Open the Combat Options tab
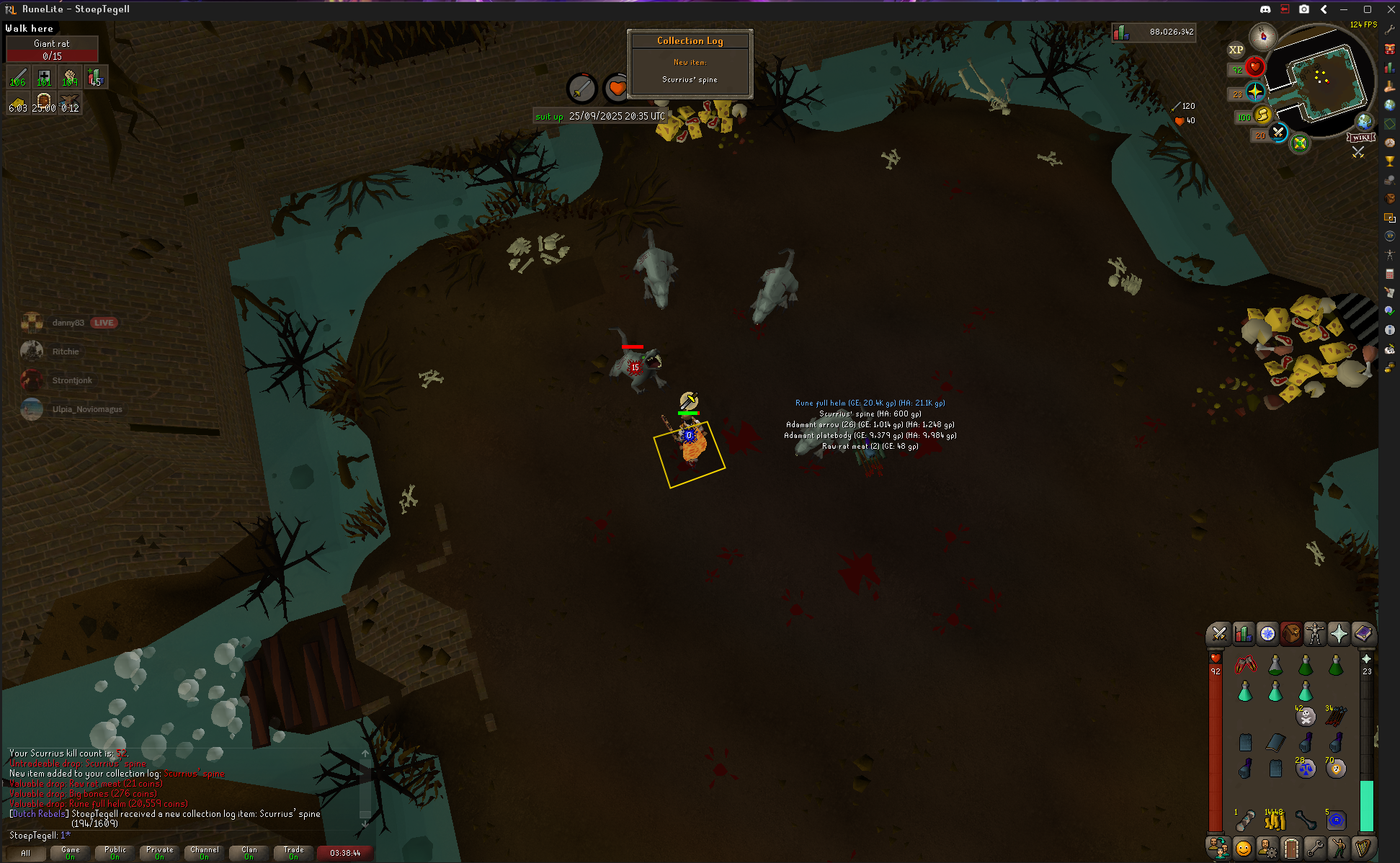 [x=1219, y=634]
